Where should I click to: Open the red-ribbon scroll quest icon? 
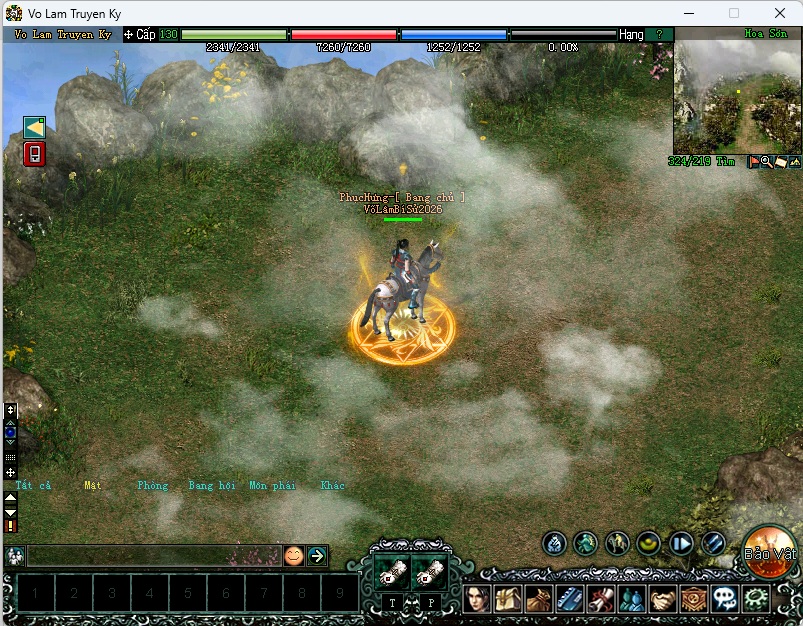pyautogui.click(x=600, y=598)
